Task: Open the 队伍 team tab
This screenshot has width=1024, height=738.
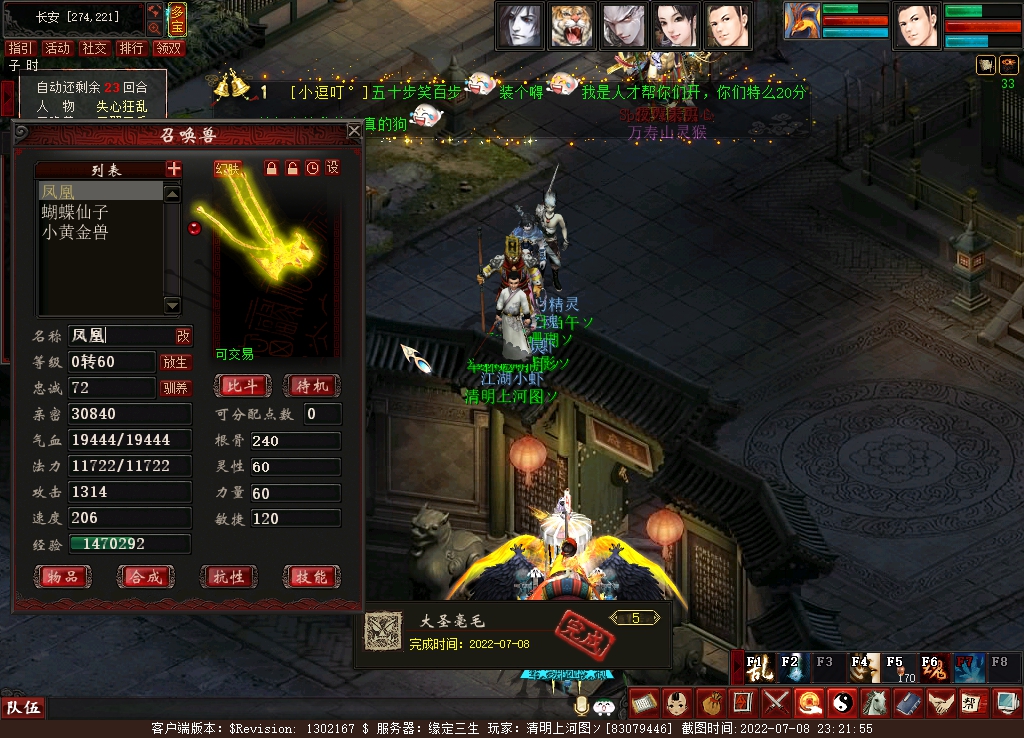Action: click(x=23, y=708)
